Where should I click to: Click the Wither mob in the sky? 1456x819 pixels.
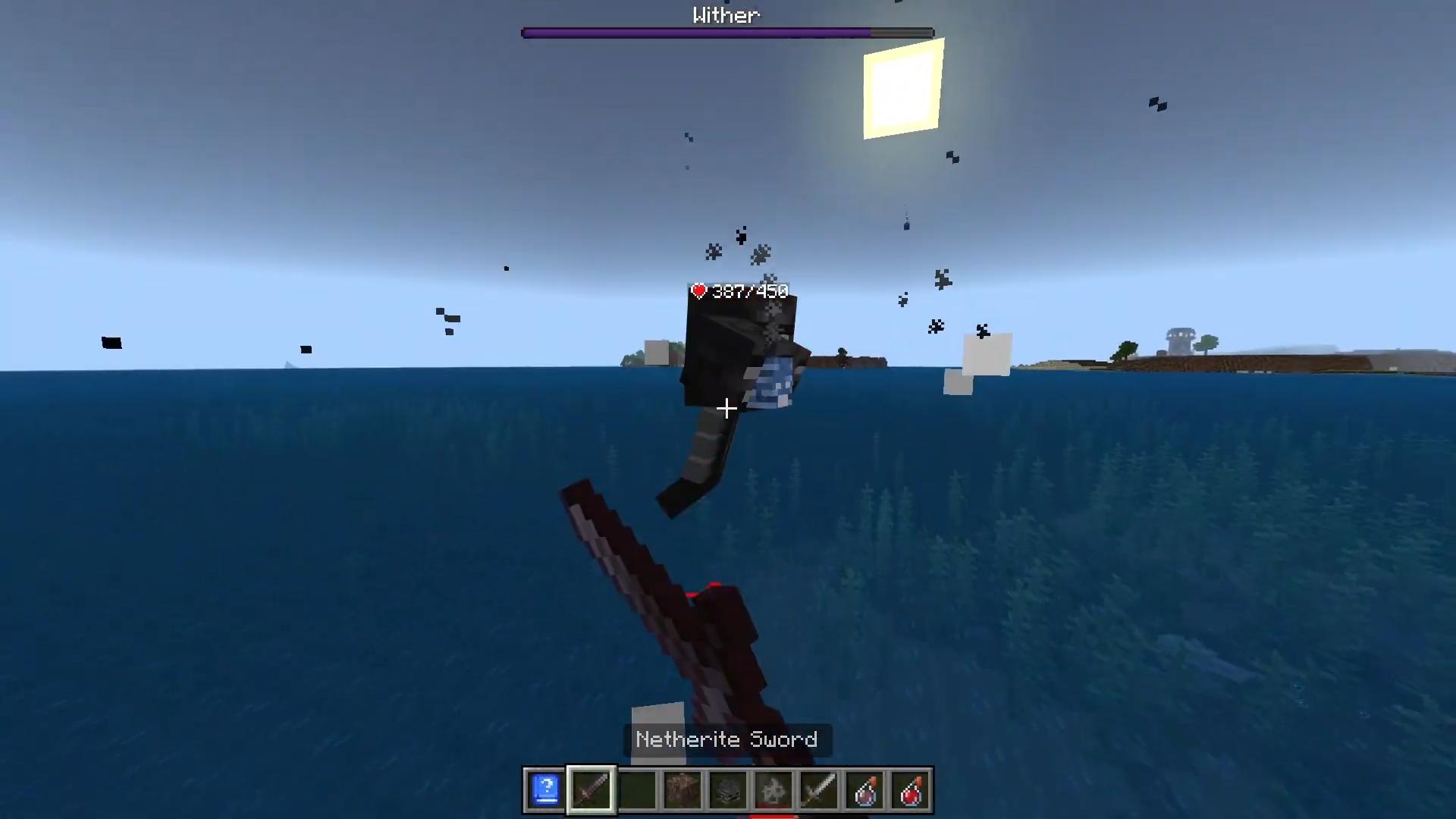coord(732,356)
